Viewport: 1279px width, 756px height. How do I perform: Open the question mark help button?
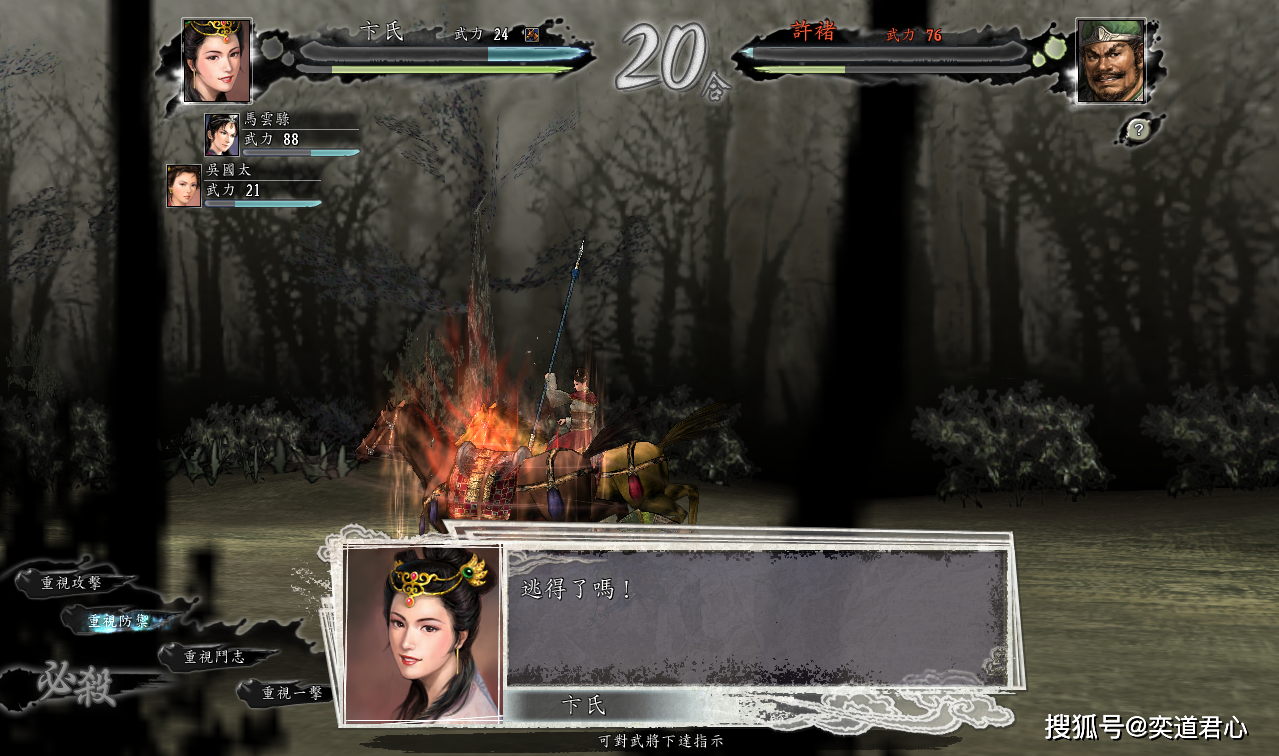click(1138, 129)
